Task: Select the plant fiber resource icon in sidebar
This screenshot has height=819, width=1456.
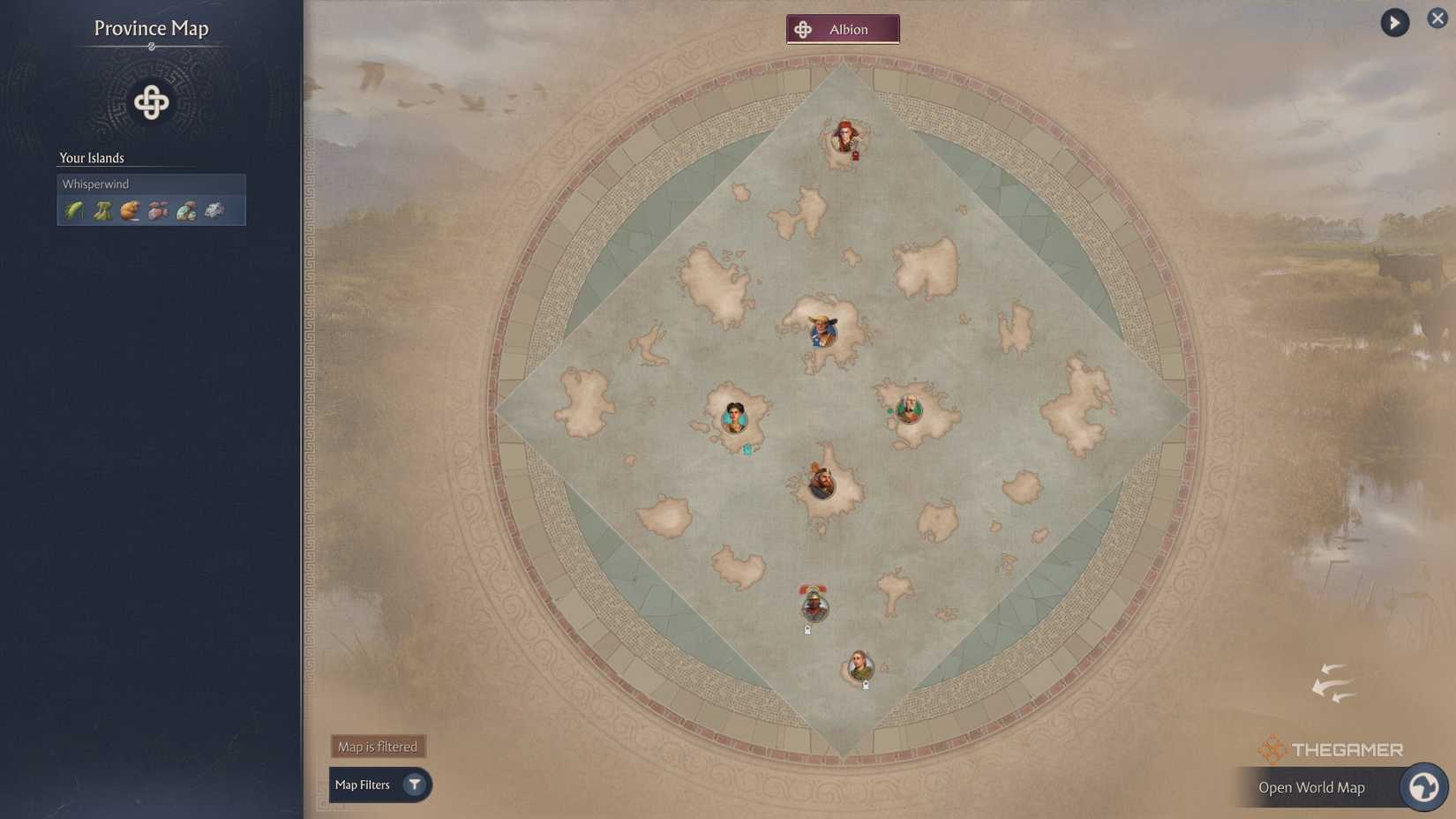Action: [x=101, y=210]
